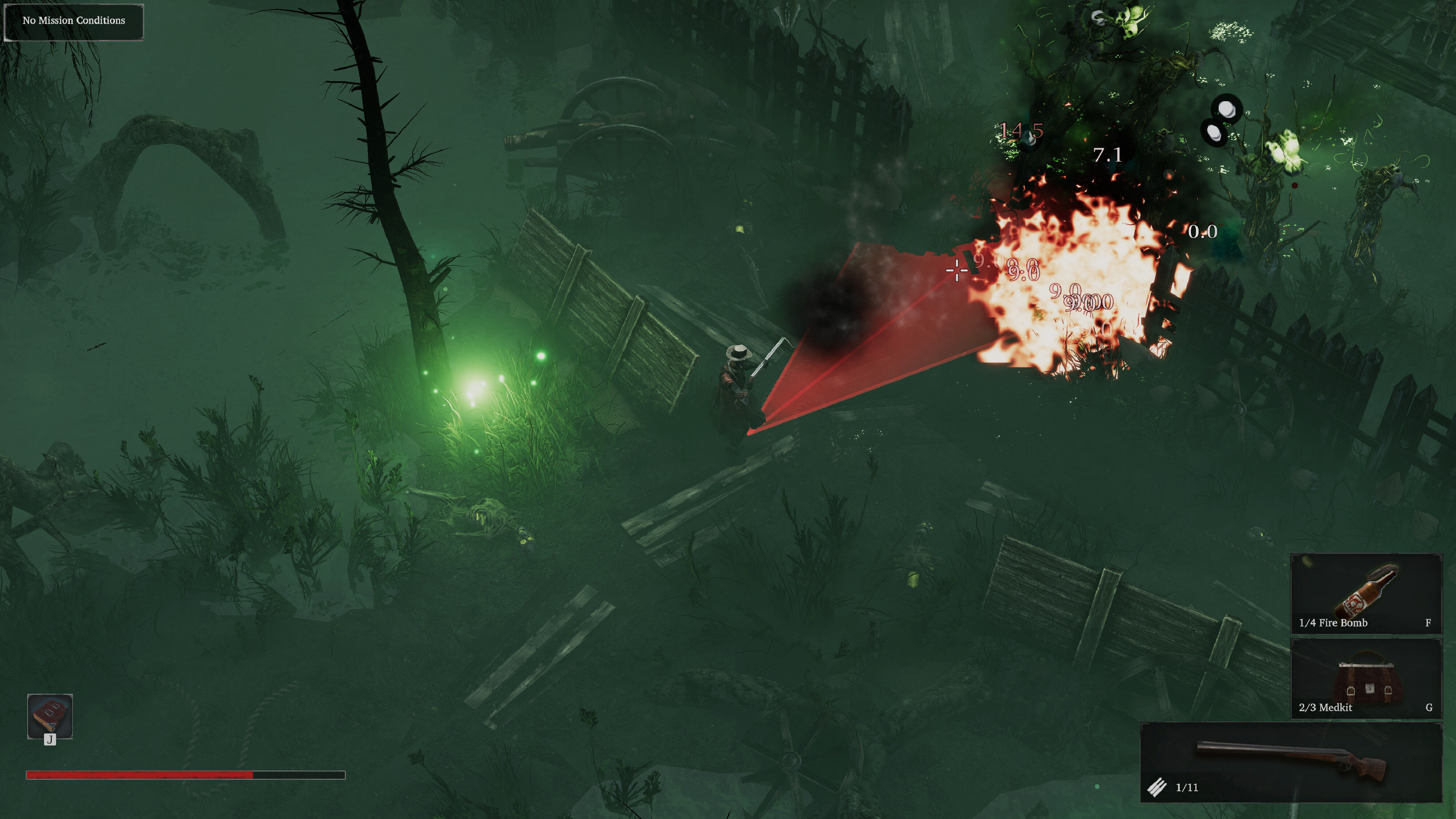This screenshot has width=1456, height=819.
Task: Click the F keybind label on Fire Bomb slot
Action: (x=1429, y=623)
